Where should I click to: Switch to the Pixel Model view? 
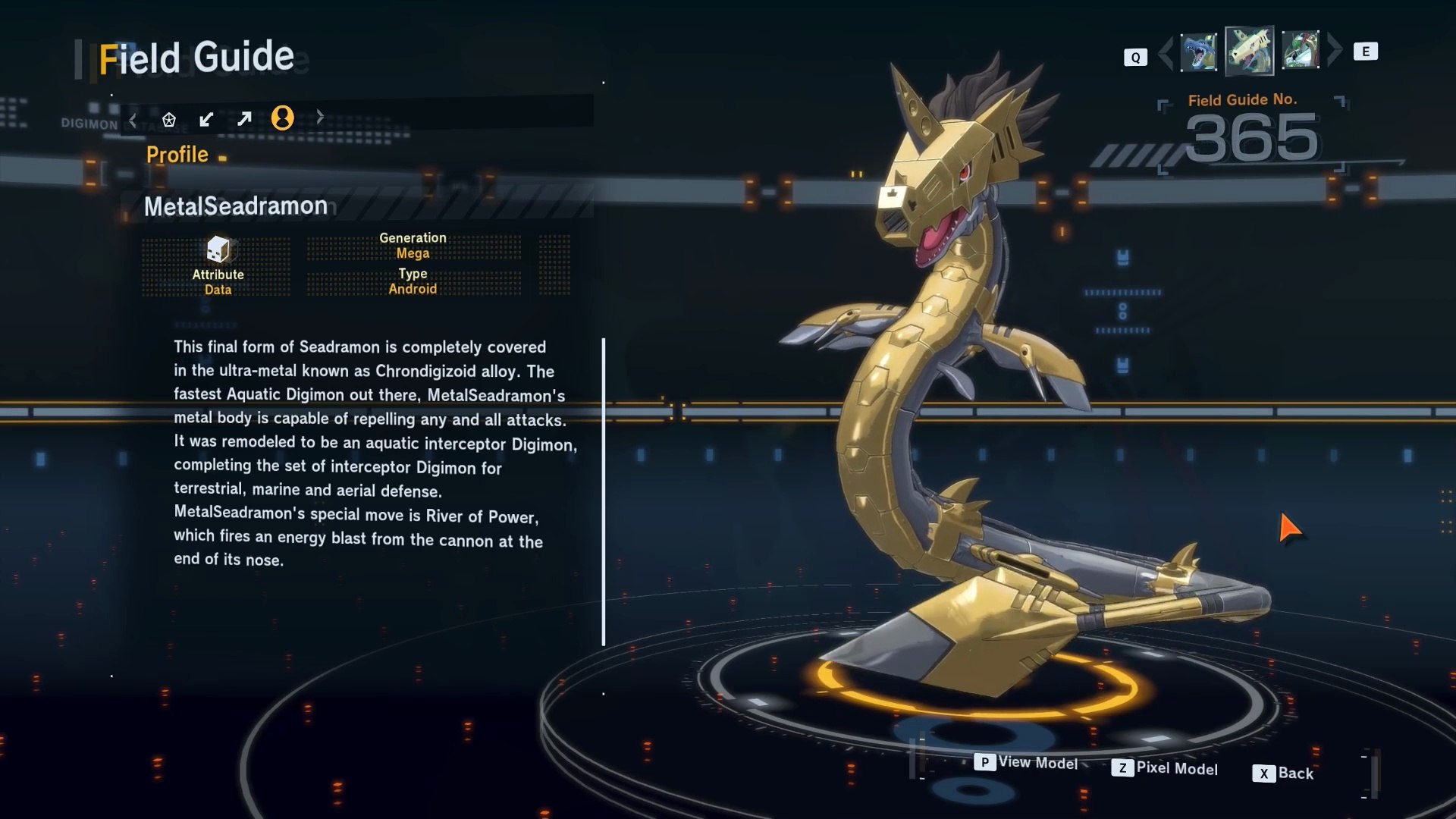pos(1165,768)
